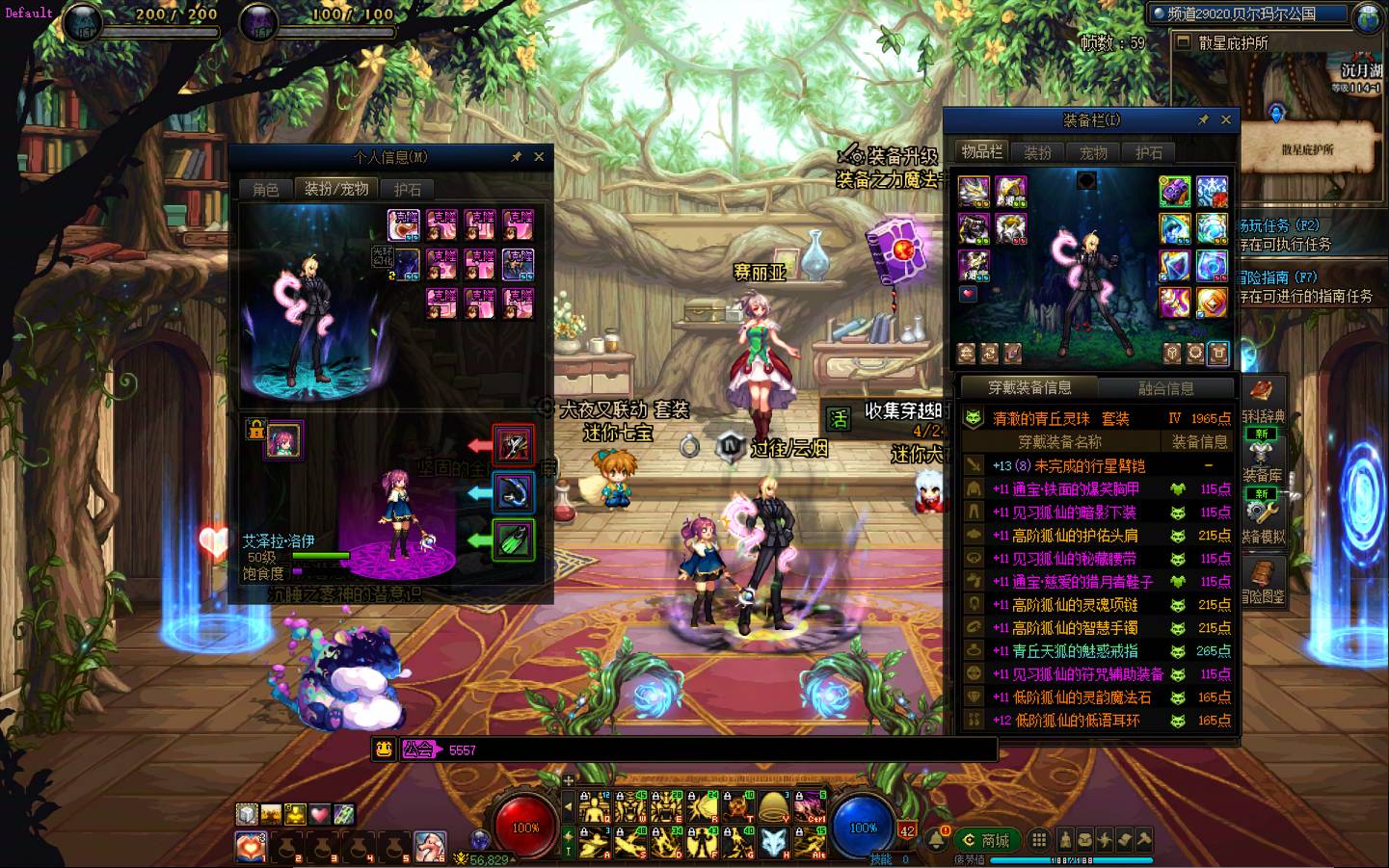This screenshot has height=868, width=1389.
Task: Open the 融合信息 tab
Action: 1165,388
